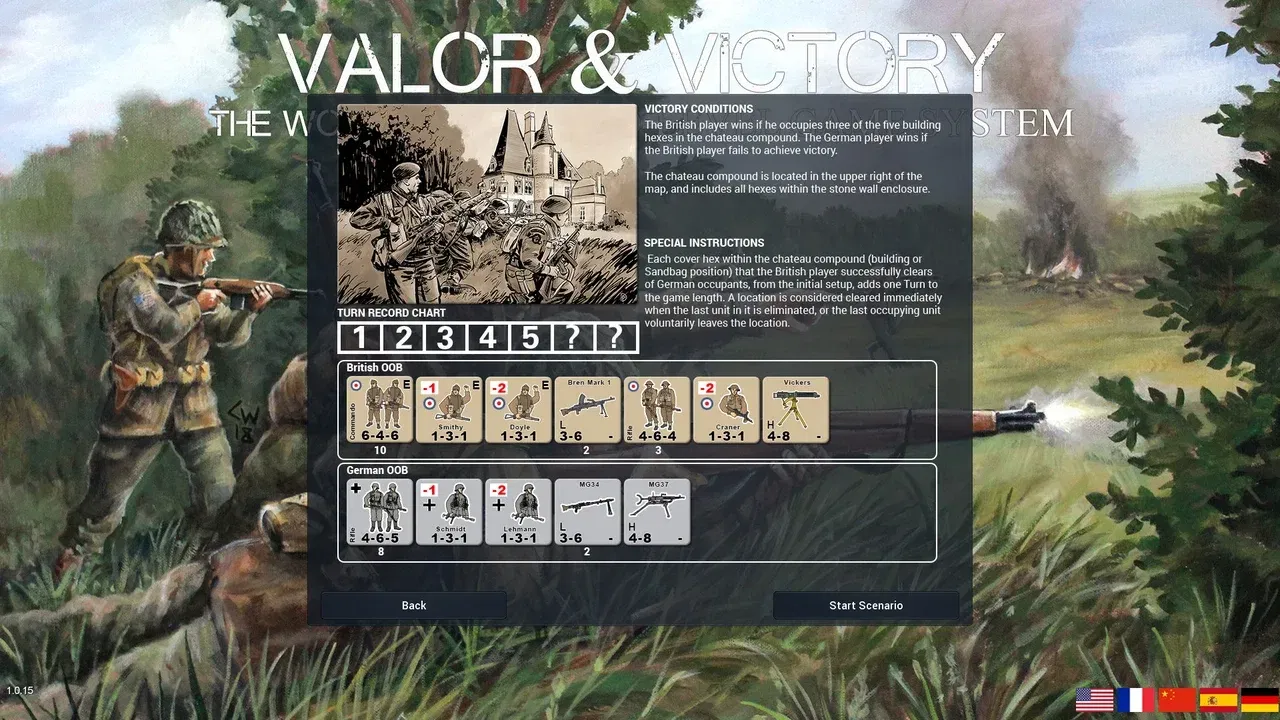This screenshot has height=720, width=1280.
Task: Select the British Rifle 4-6-4 squad counter
Action: point(657,409)
